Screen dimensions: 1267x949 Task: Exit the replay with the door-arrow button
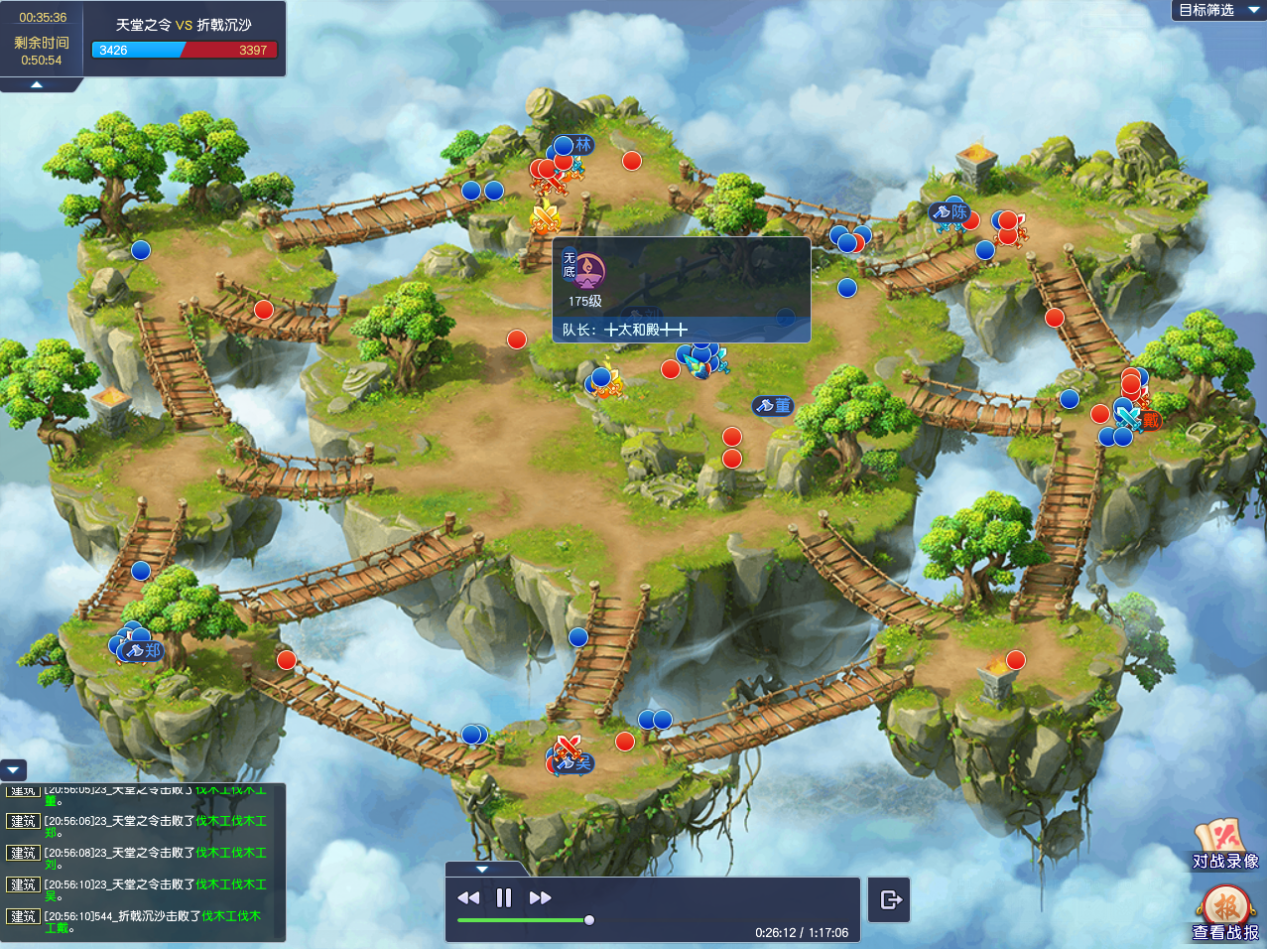tap(889, 900)
